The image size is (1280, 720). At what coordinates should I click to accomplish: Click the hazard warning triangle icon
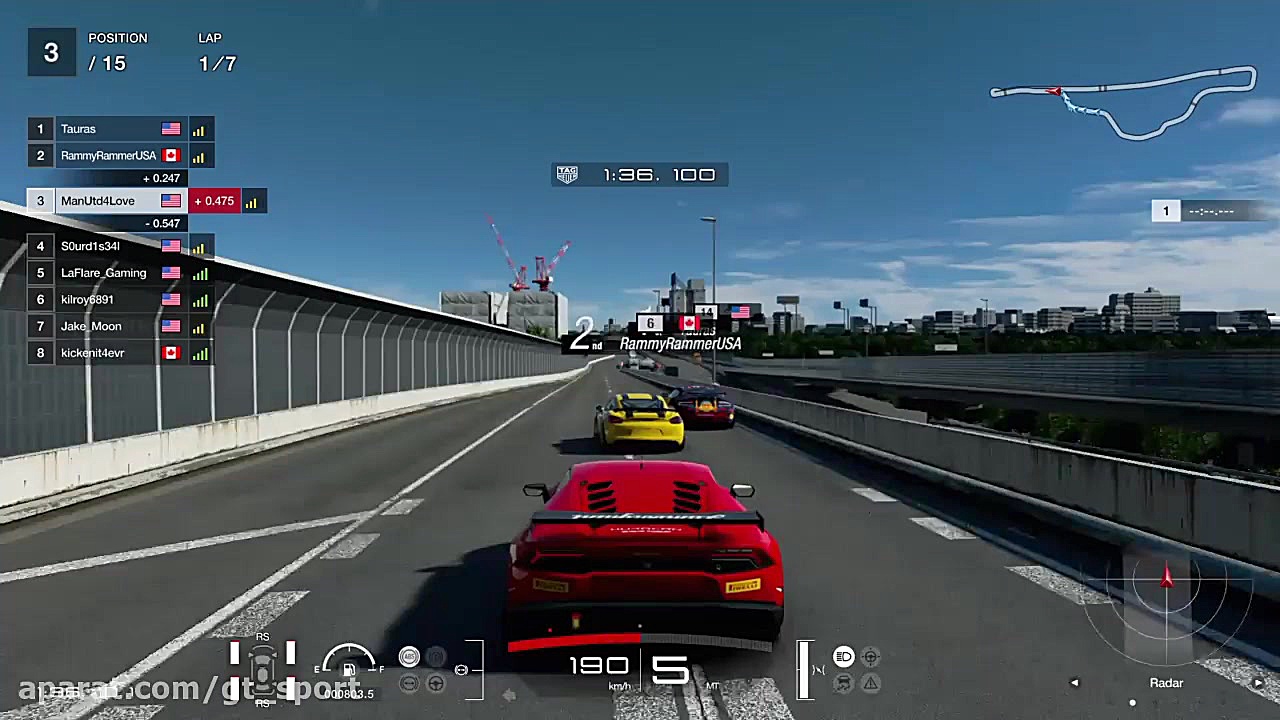click(x=870, y=683)
